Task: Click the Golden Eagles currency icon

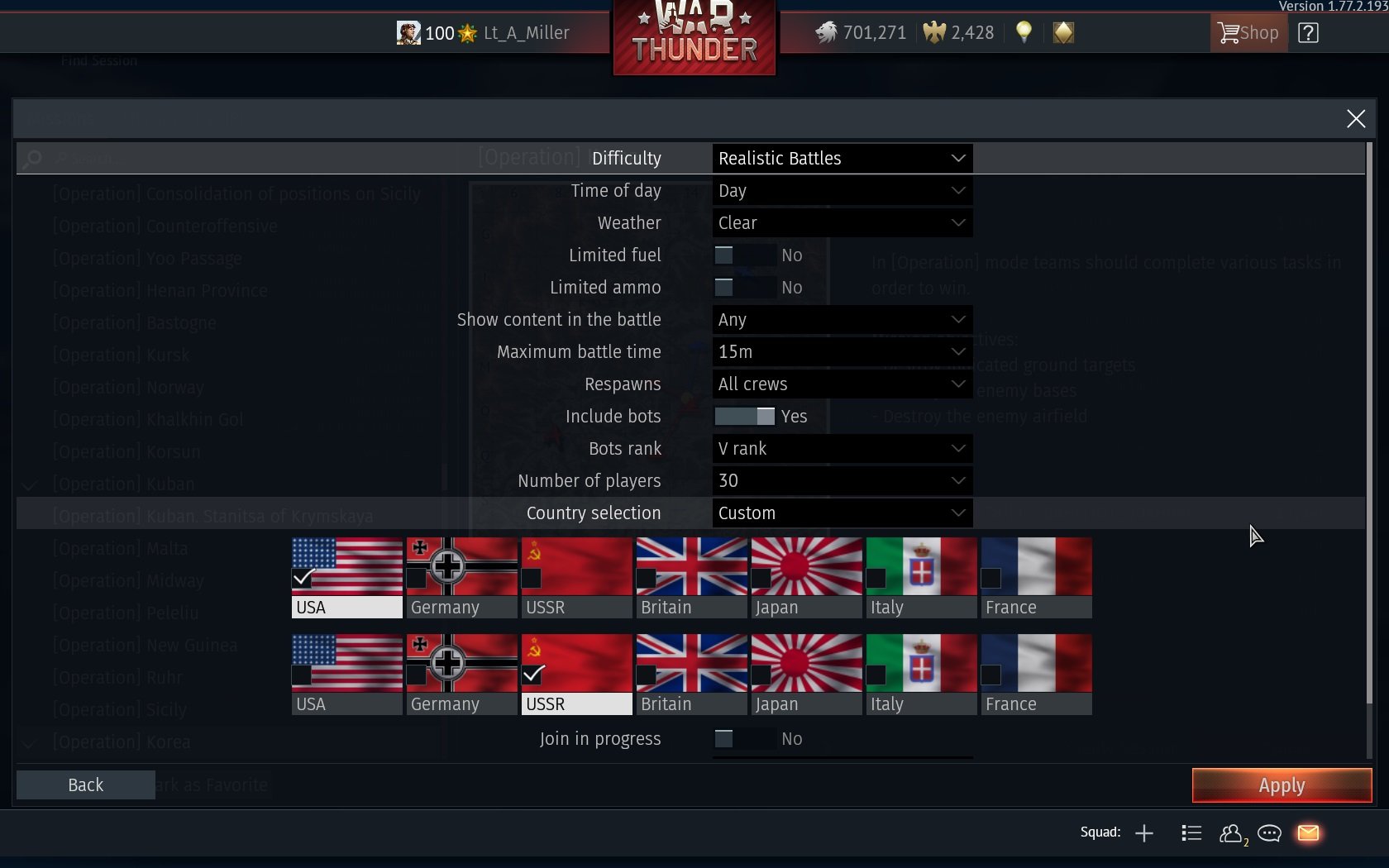Action: pyautogui.click(x=933, y=32)
